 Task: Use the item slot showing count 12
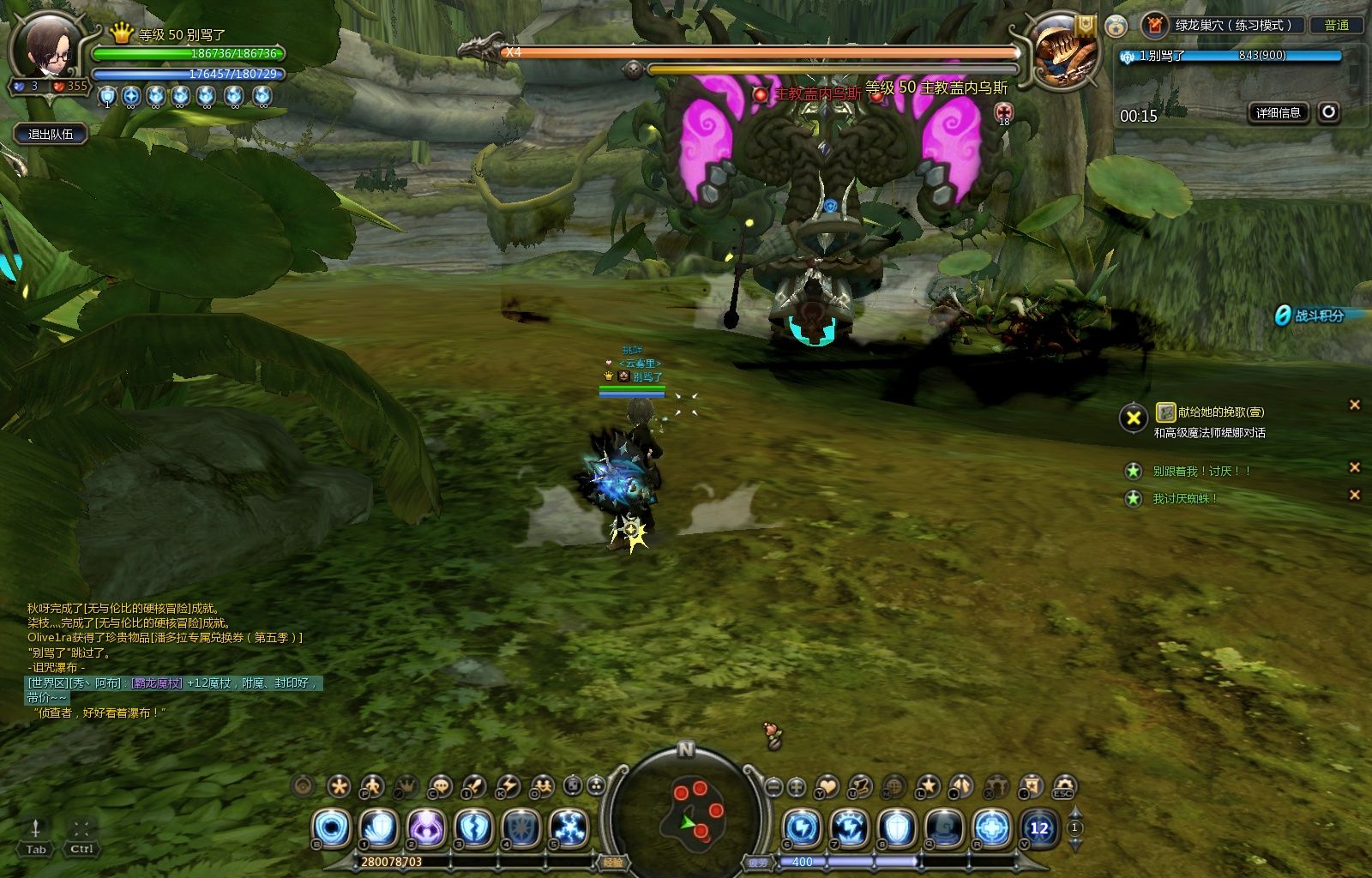click(1038, 829)
